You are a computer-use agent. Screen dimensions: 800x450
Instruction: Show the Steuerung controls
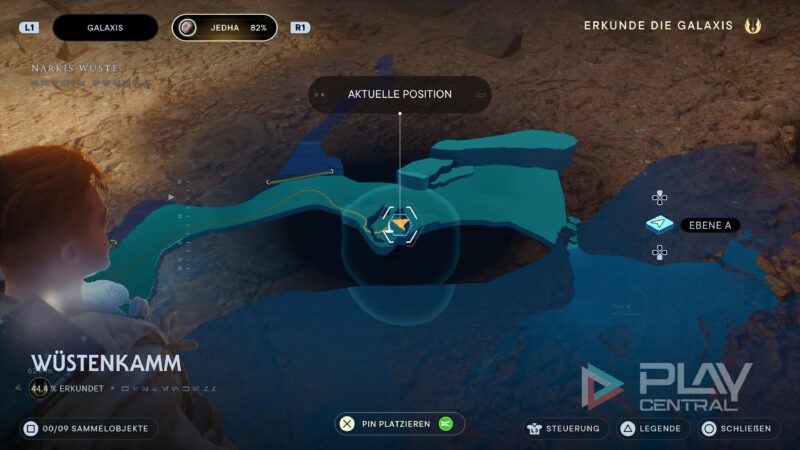coord(563,429)
